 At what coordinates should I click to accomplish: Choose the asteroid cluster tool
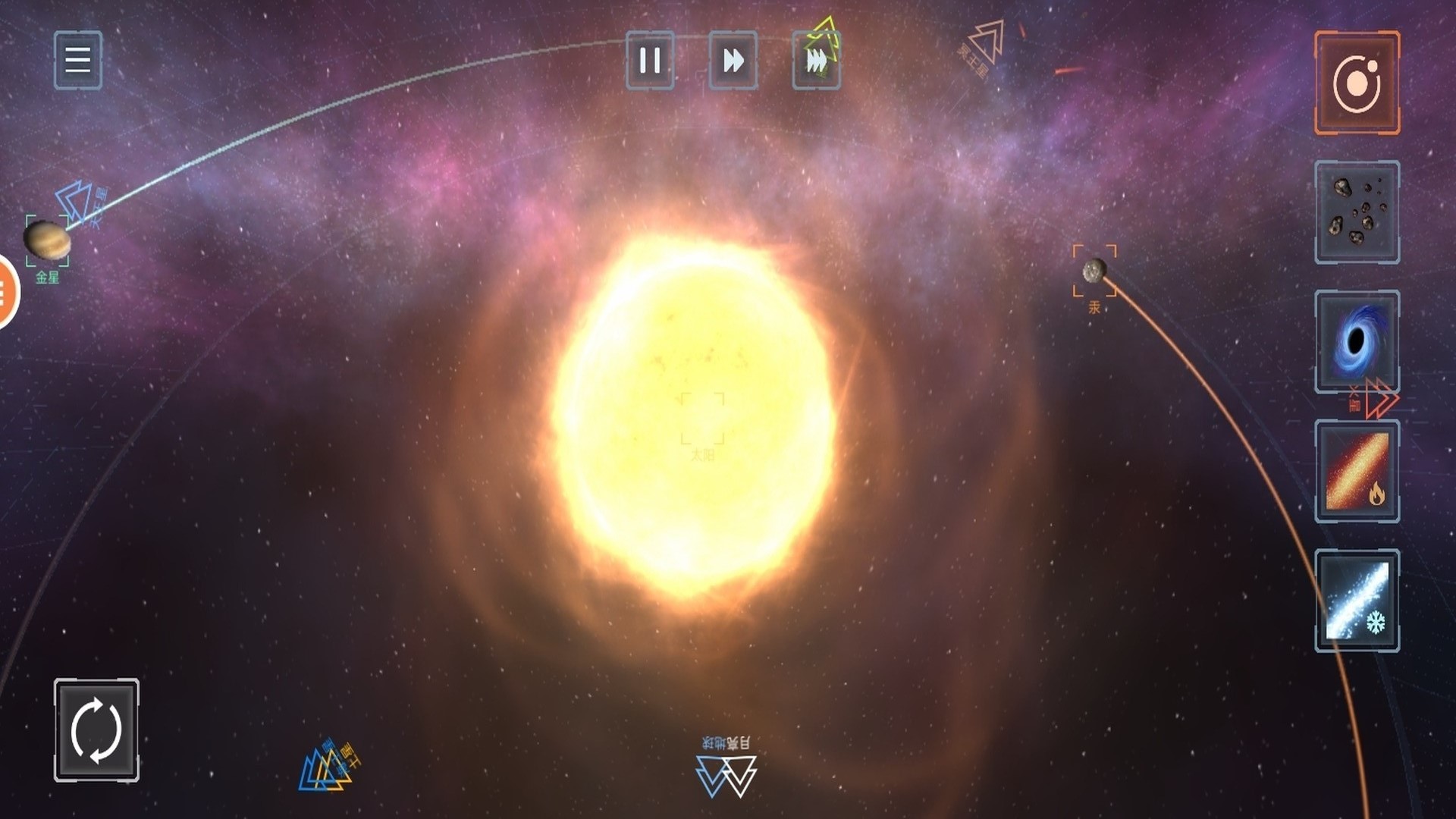pyautogui.click(x=1357, y=212)
